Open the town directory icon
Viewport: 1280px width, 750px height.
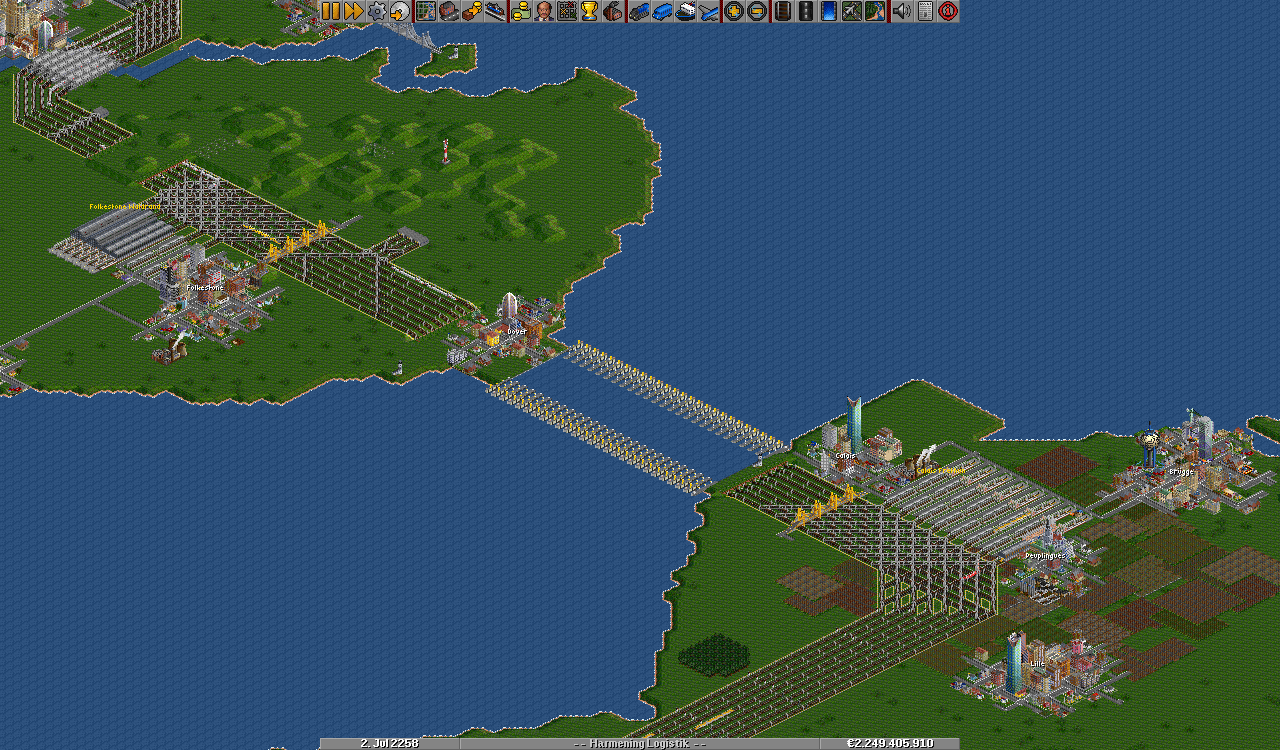pos(449,11)
